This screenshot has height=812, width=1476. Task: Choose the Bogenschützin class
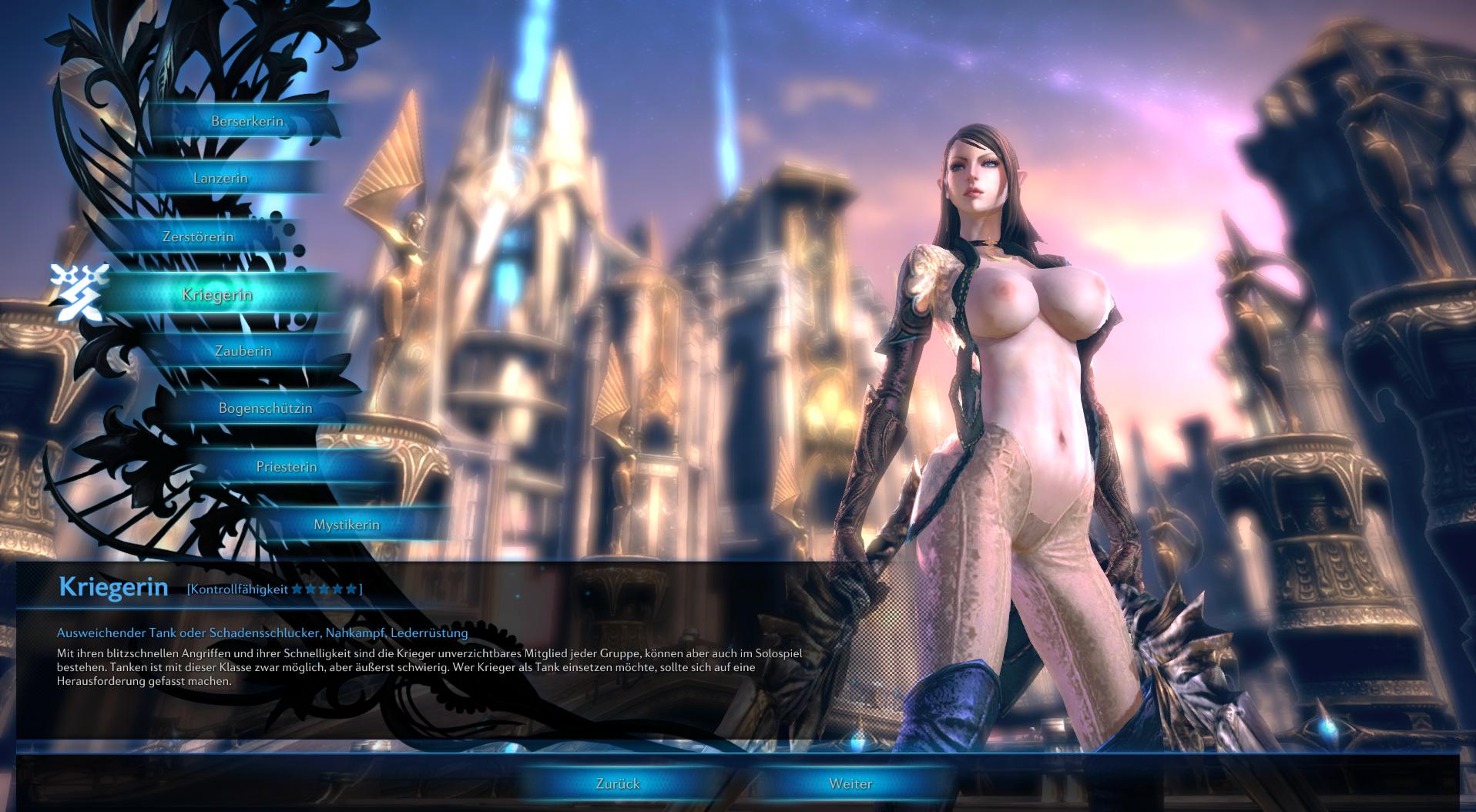tap(266, 408)
